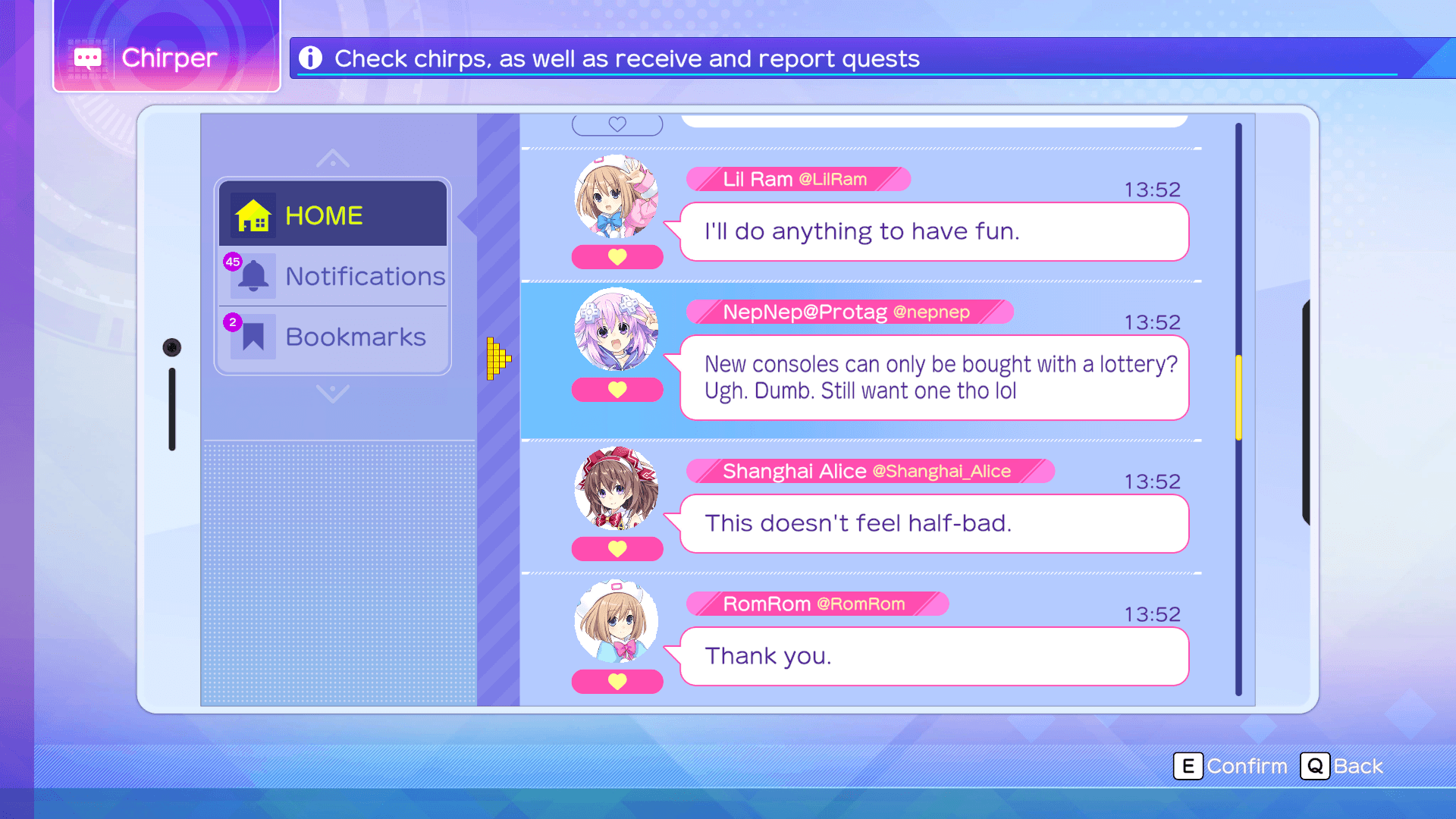Click NepNep@Protag's profile avatar

click(616, 329)
